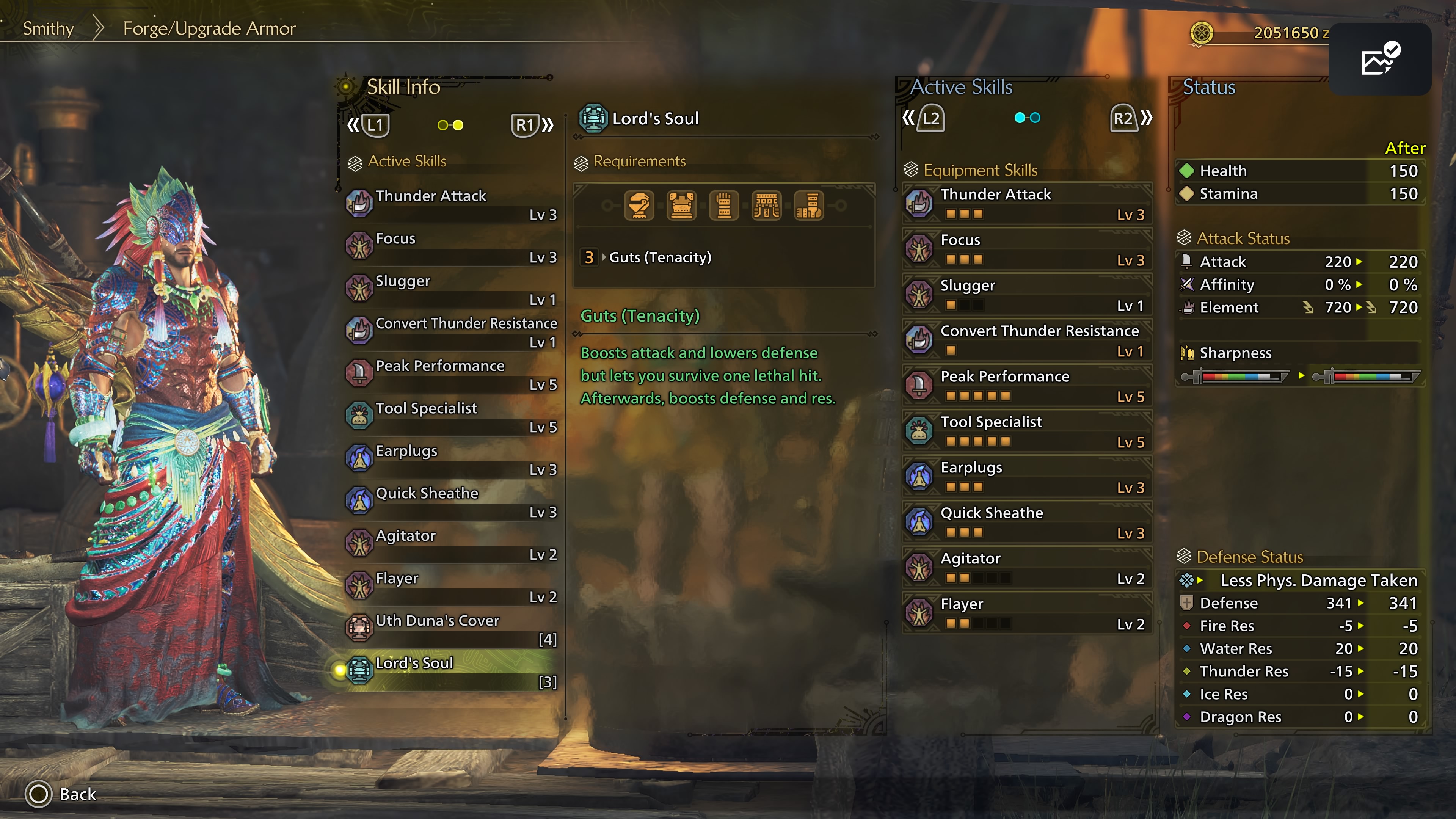This screenshot has height=819, width=1456.
Task: Select Uth Duna's Cover set bonus
Action: click(x=451, y=629)
